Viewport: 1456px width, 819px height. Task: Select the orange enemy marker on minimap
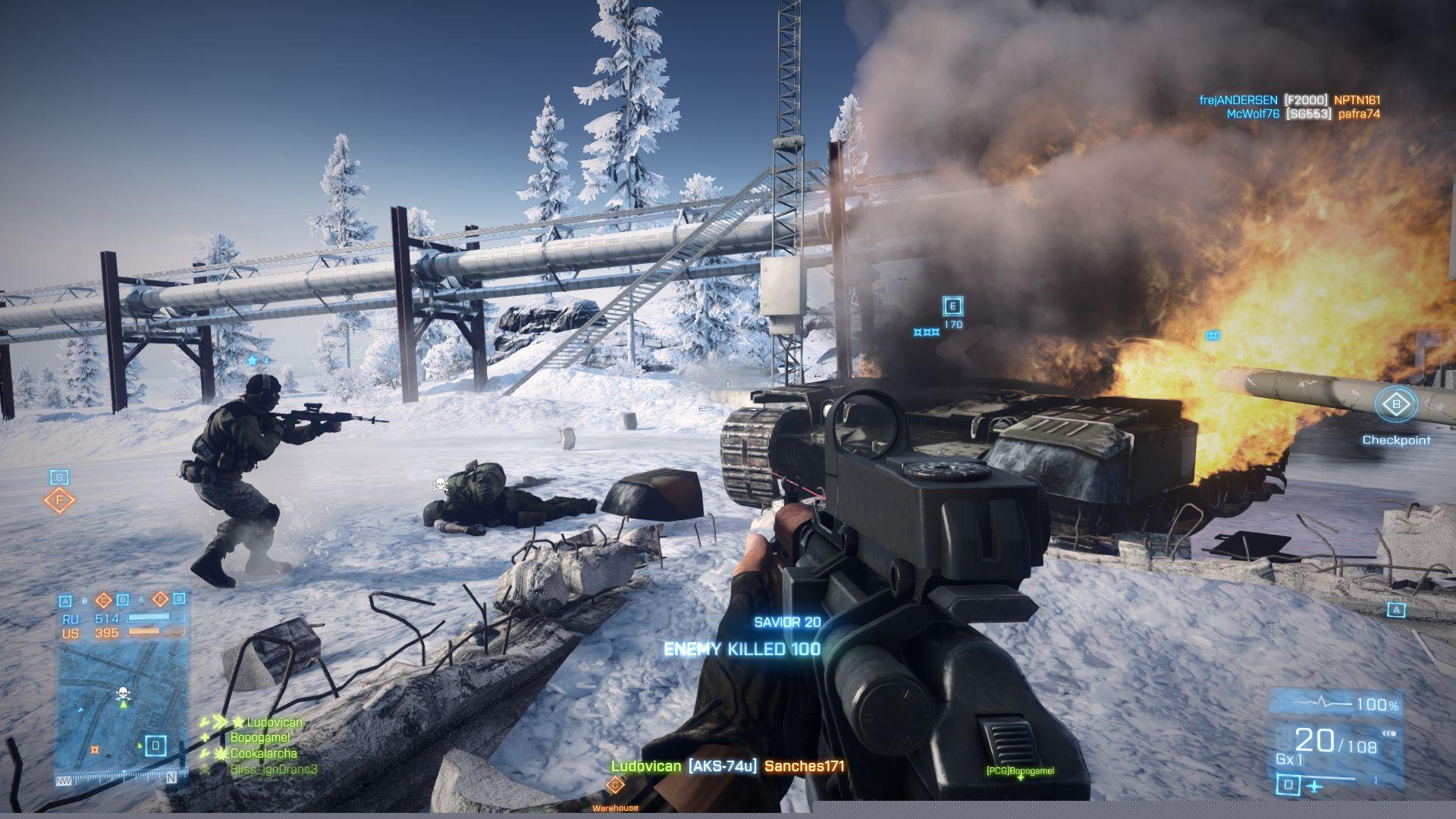95,750
